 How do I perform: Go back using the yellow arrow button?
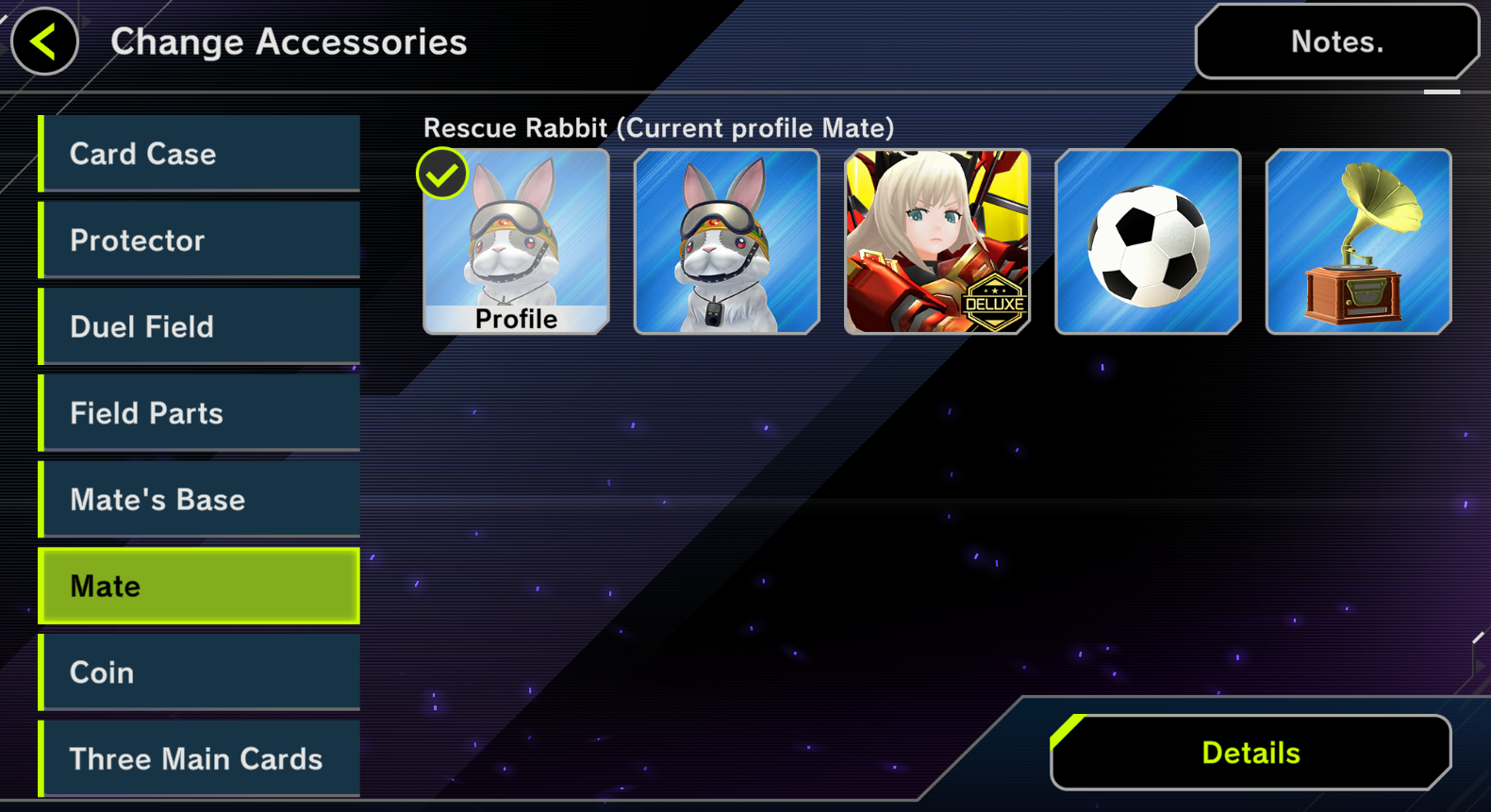tap(43, 41)
